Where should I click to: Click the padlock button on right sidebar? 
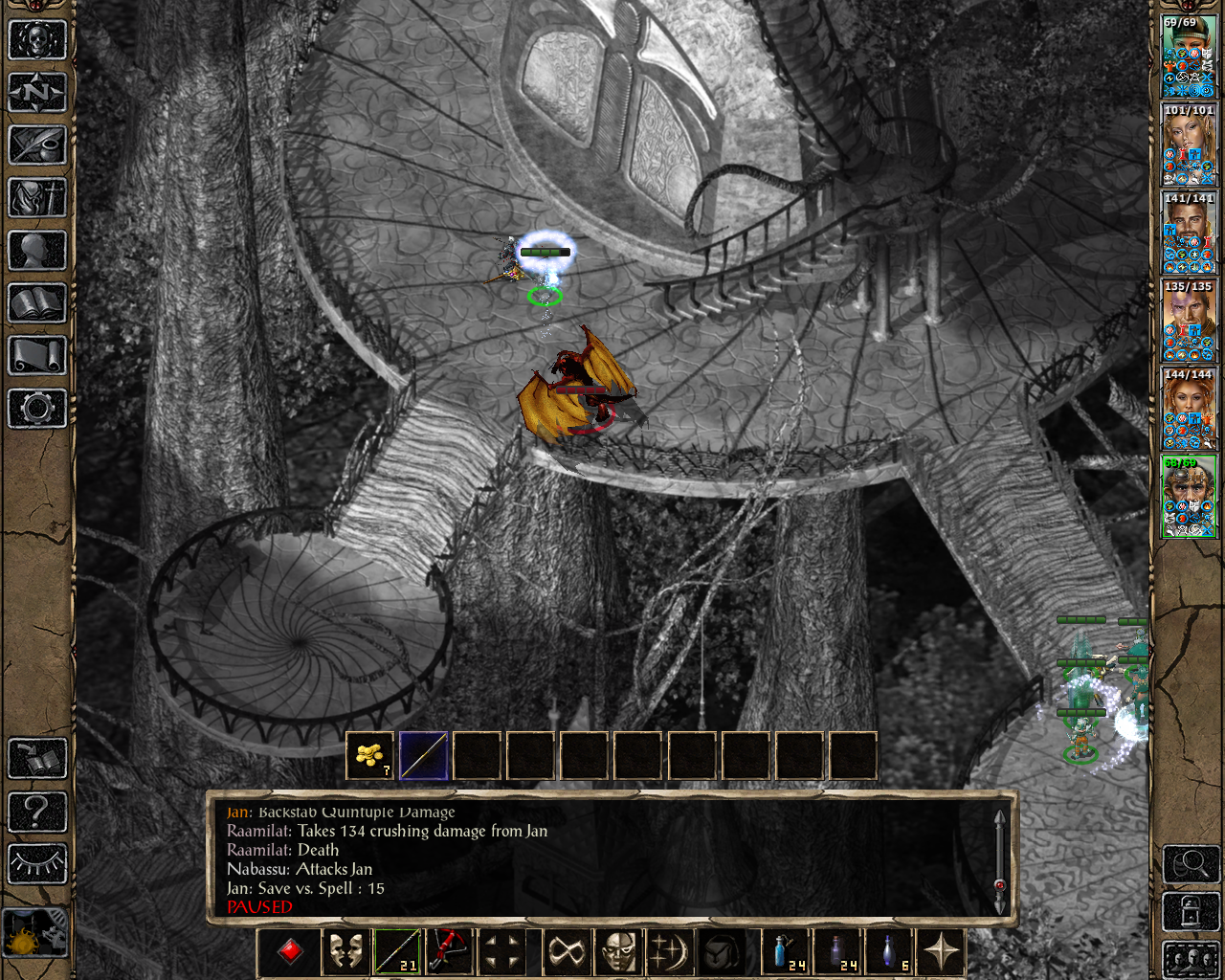1190,912
